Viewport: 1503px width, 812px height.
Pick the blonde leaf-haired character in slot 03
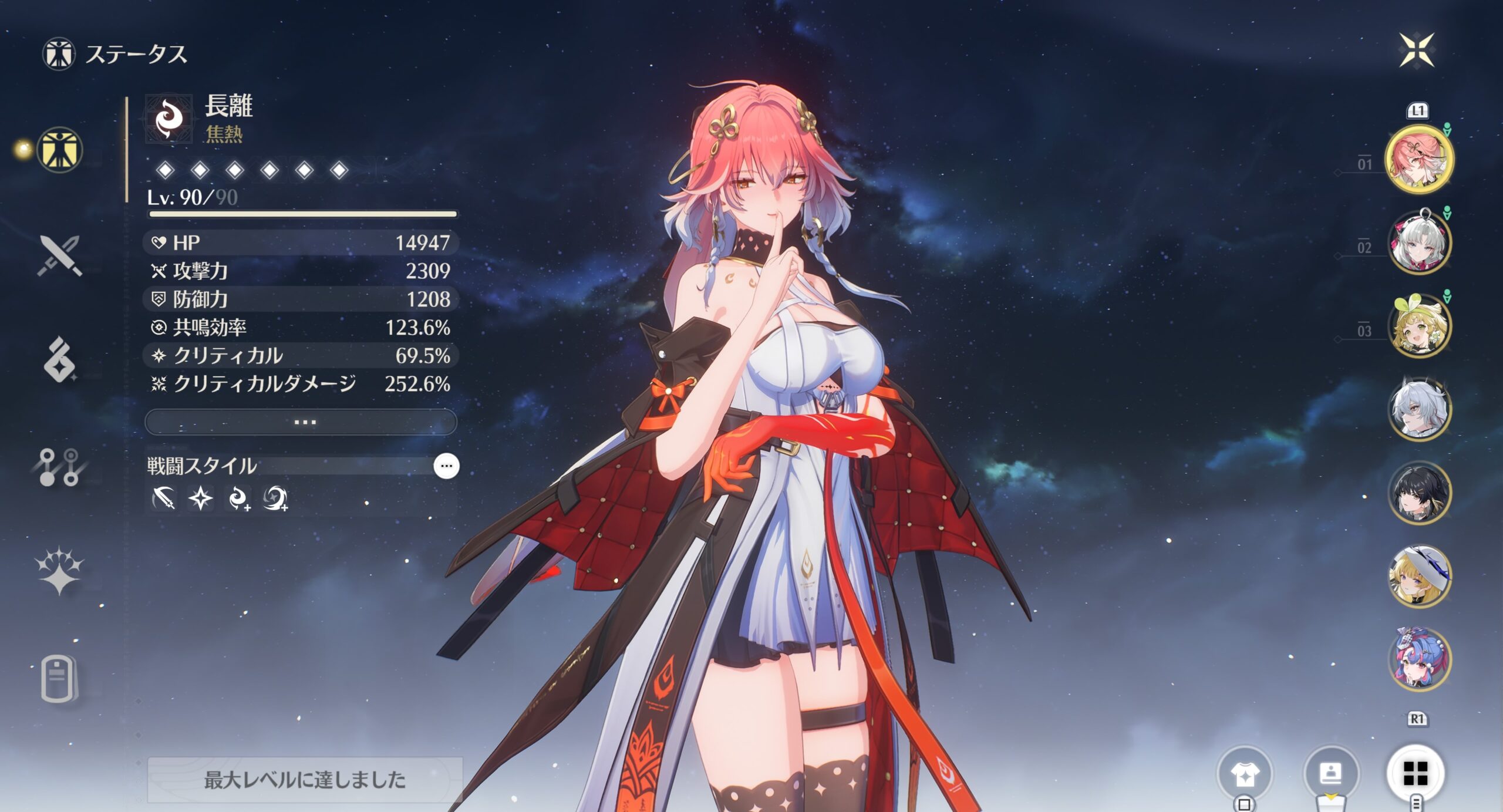tap(1419, 326)
